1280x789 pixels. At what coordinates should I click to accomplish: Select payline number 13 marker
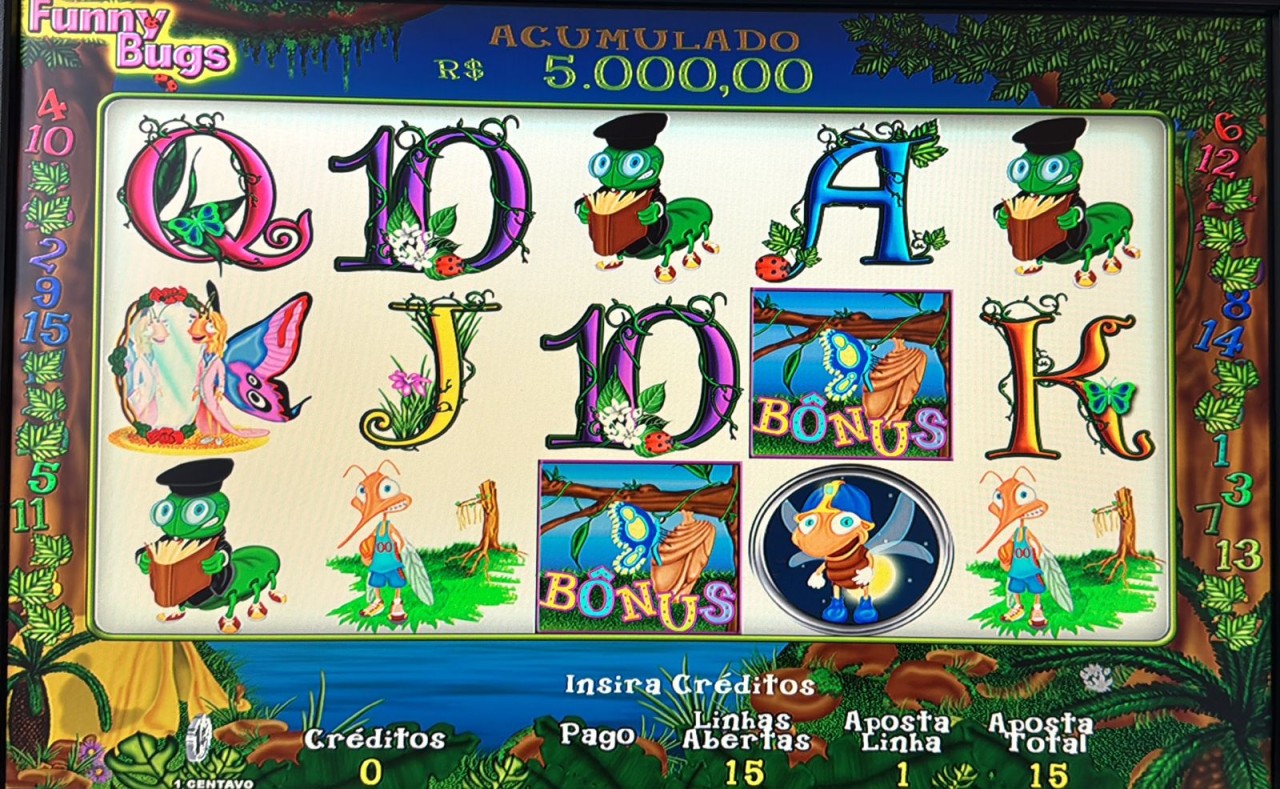[x=1238, y=553]
